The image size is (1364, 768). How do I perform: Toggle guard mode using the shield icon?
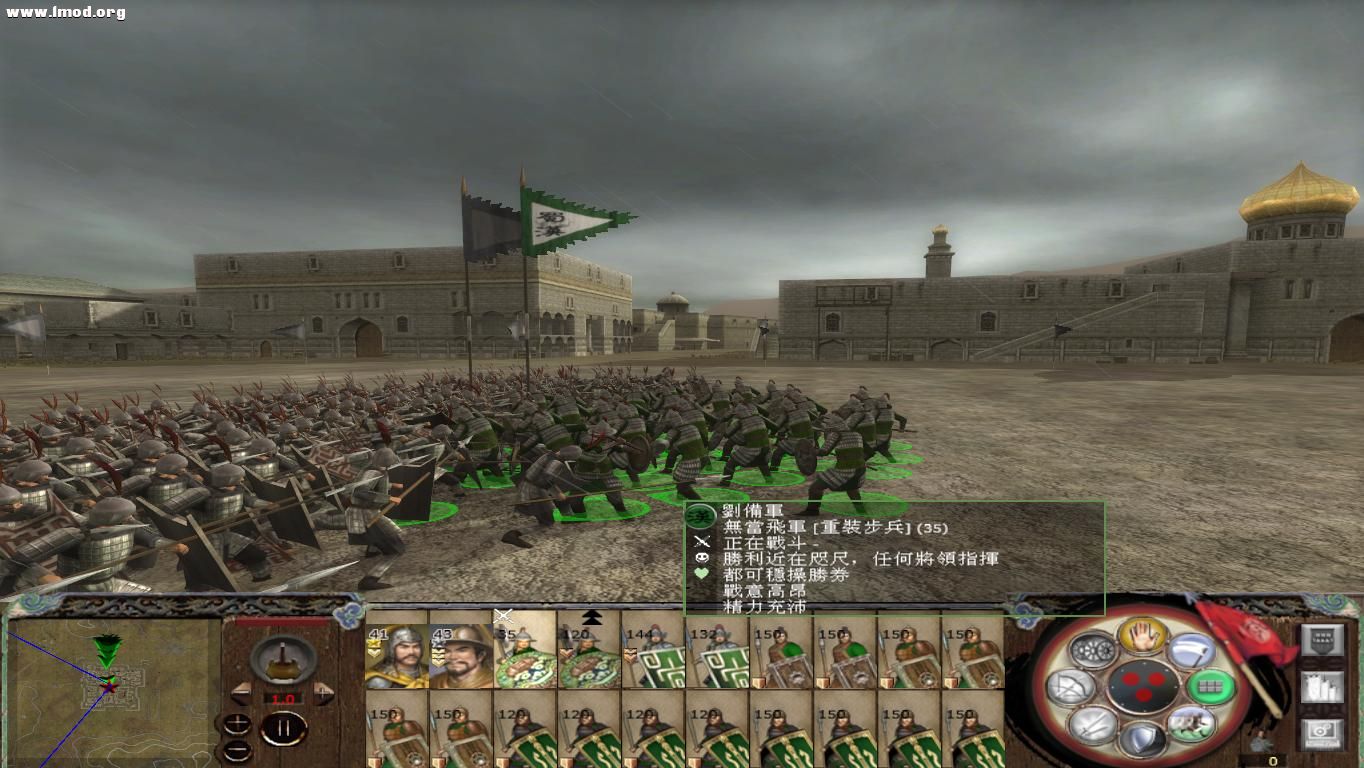(x=1144, y=736)
